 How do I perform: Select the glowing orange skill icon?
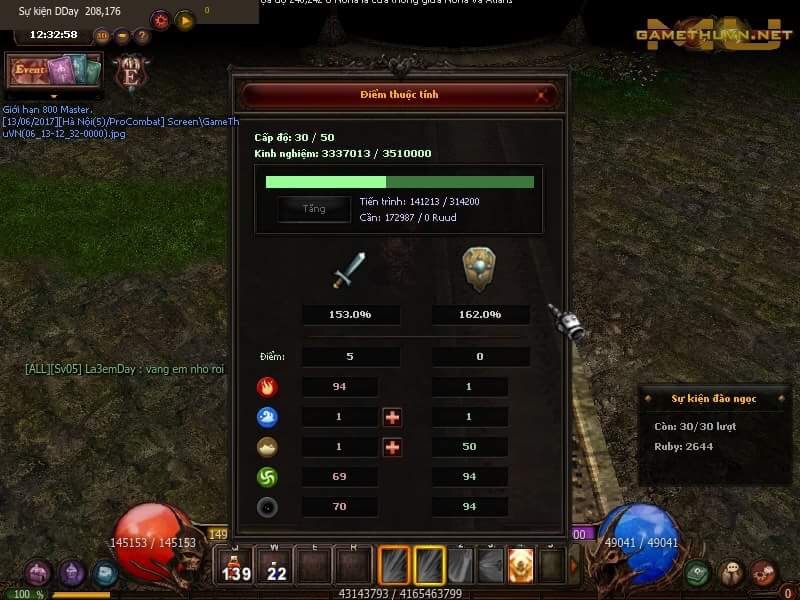coord(521,566)
